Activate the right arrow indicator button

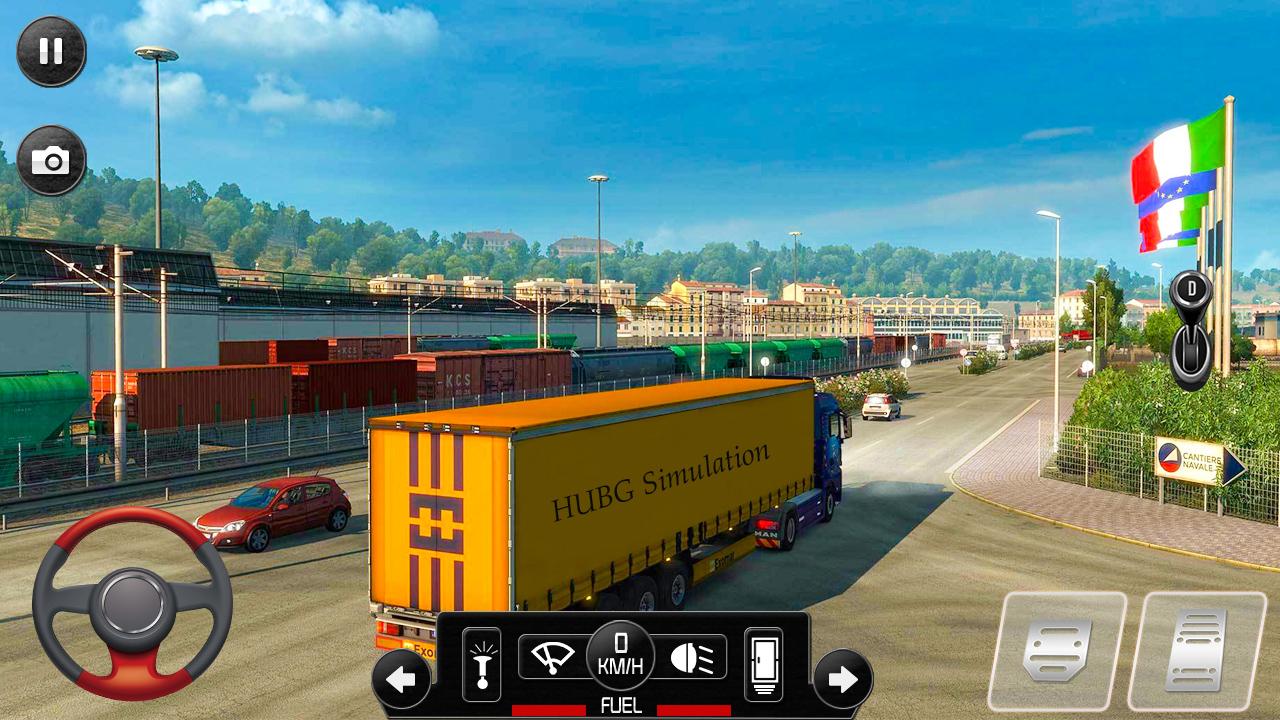pyautogui.click(x=842, y=680)
